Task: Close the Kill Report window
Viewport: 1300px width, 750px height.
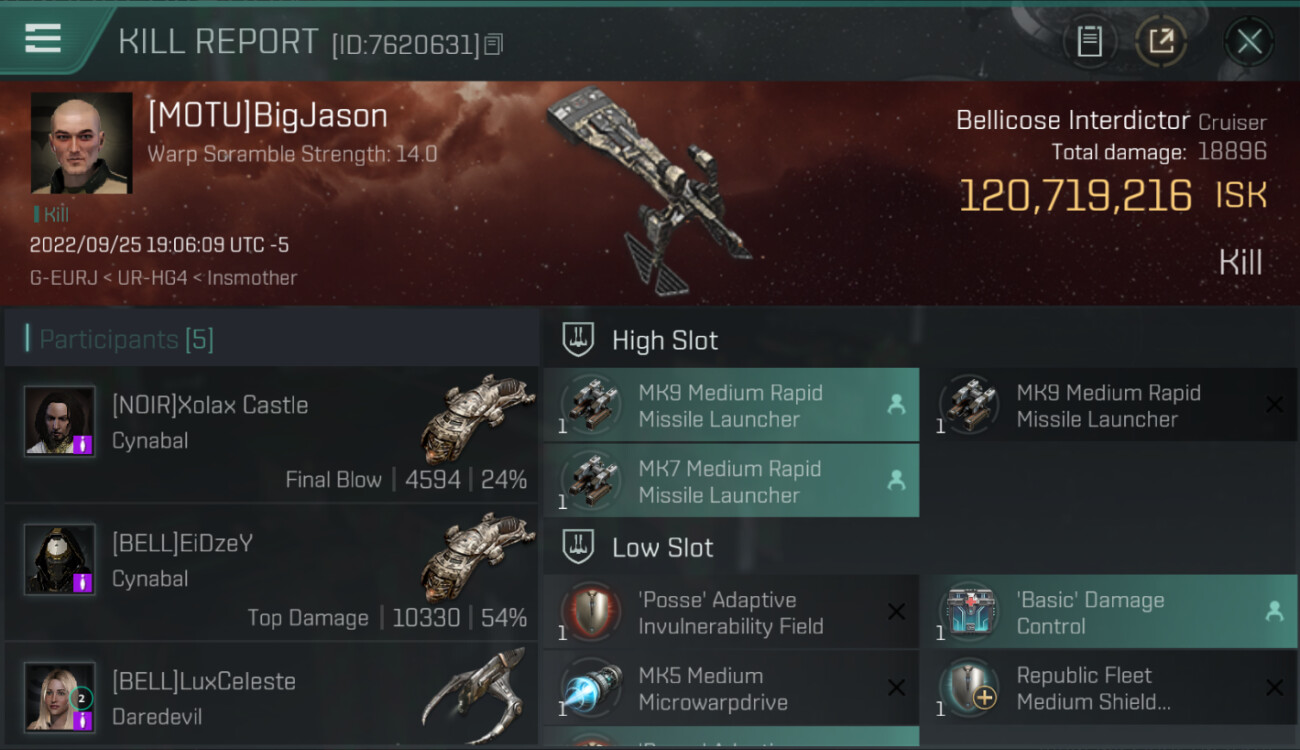Action: click(x=1249, y=41)
